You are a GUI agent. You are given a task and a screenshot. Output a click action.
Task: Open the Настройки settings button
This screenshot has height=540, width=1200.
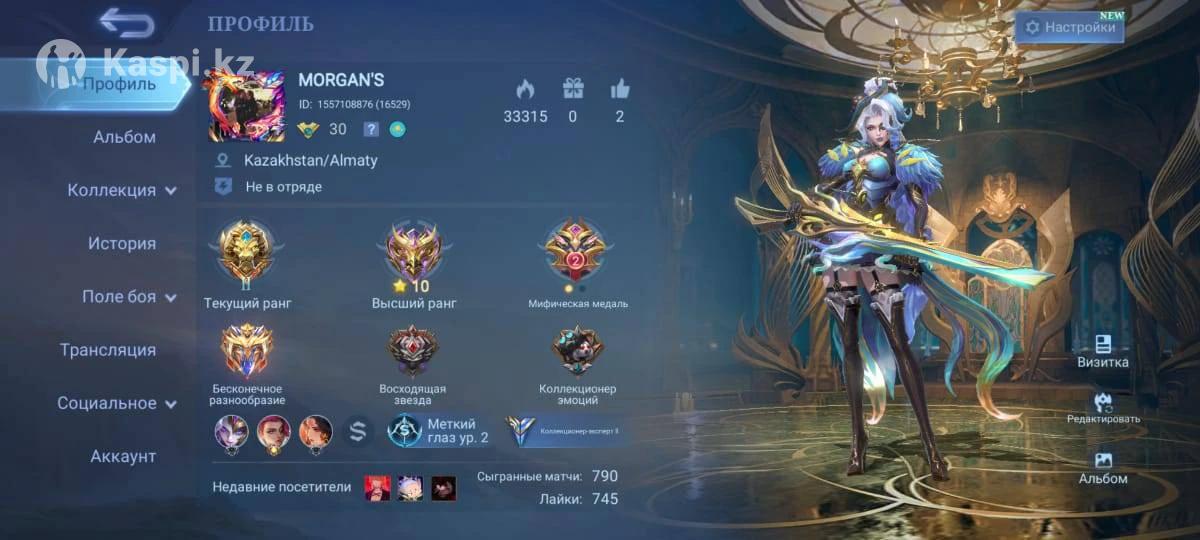pyautogui.click(x=1069, y=28)
